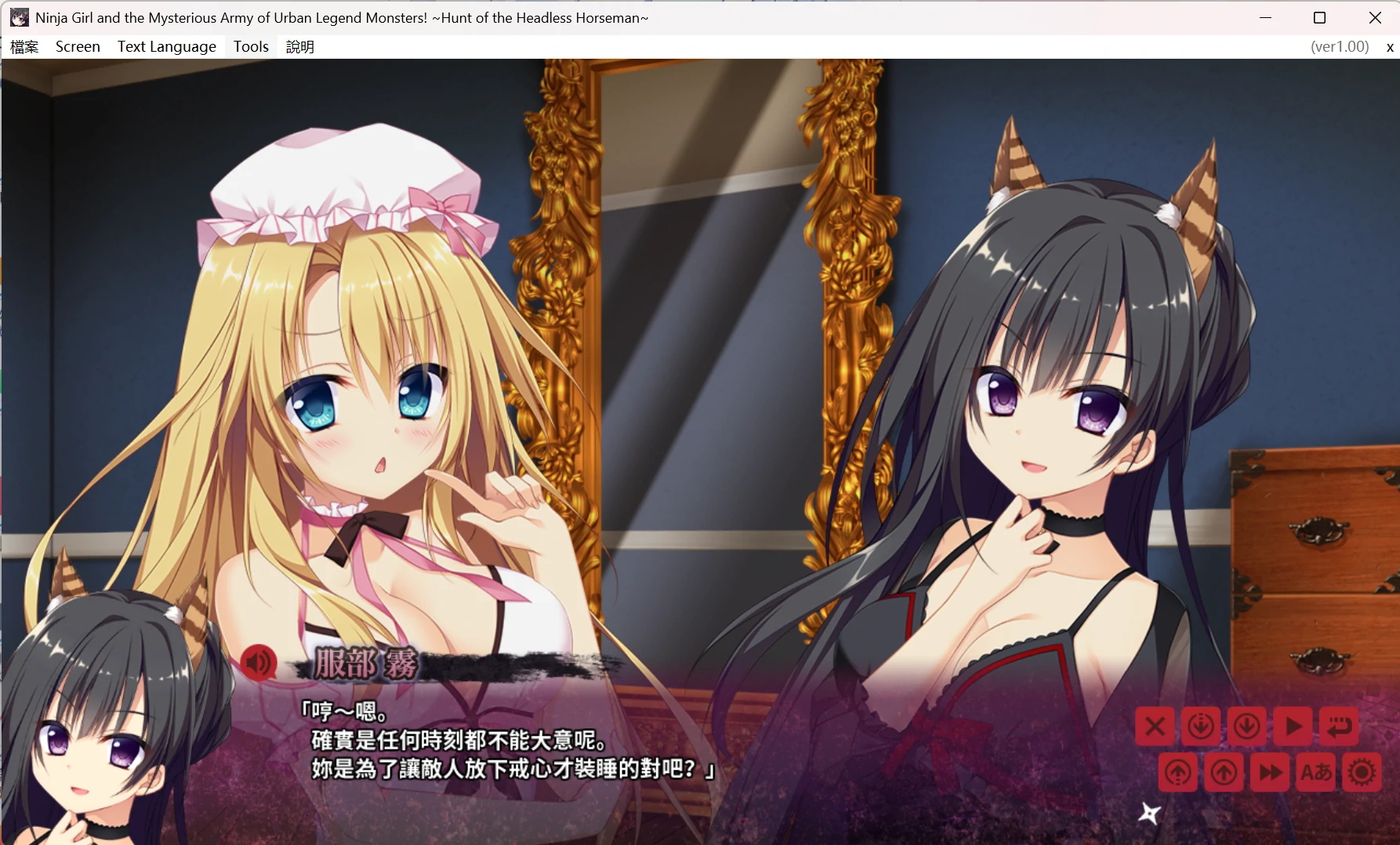Open the 檔案 menu
Image resolution: width=1400 pixels, height=845 pixels.
click(24, 46)
